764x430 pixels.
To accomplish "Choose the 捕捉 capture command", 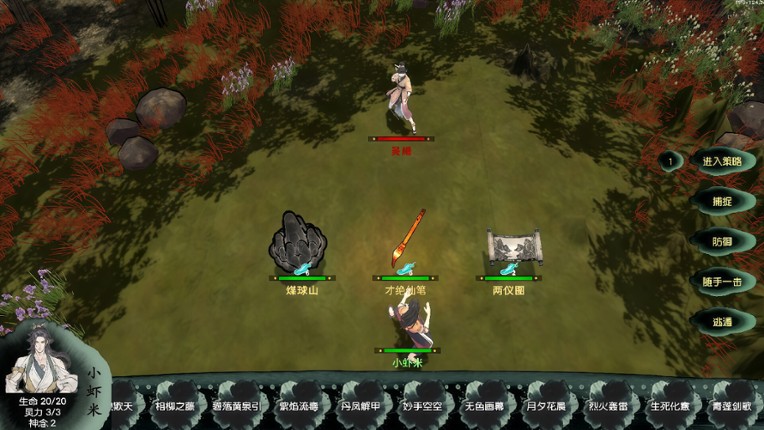I will click(722, 201).
